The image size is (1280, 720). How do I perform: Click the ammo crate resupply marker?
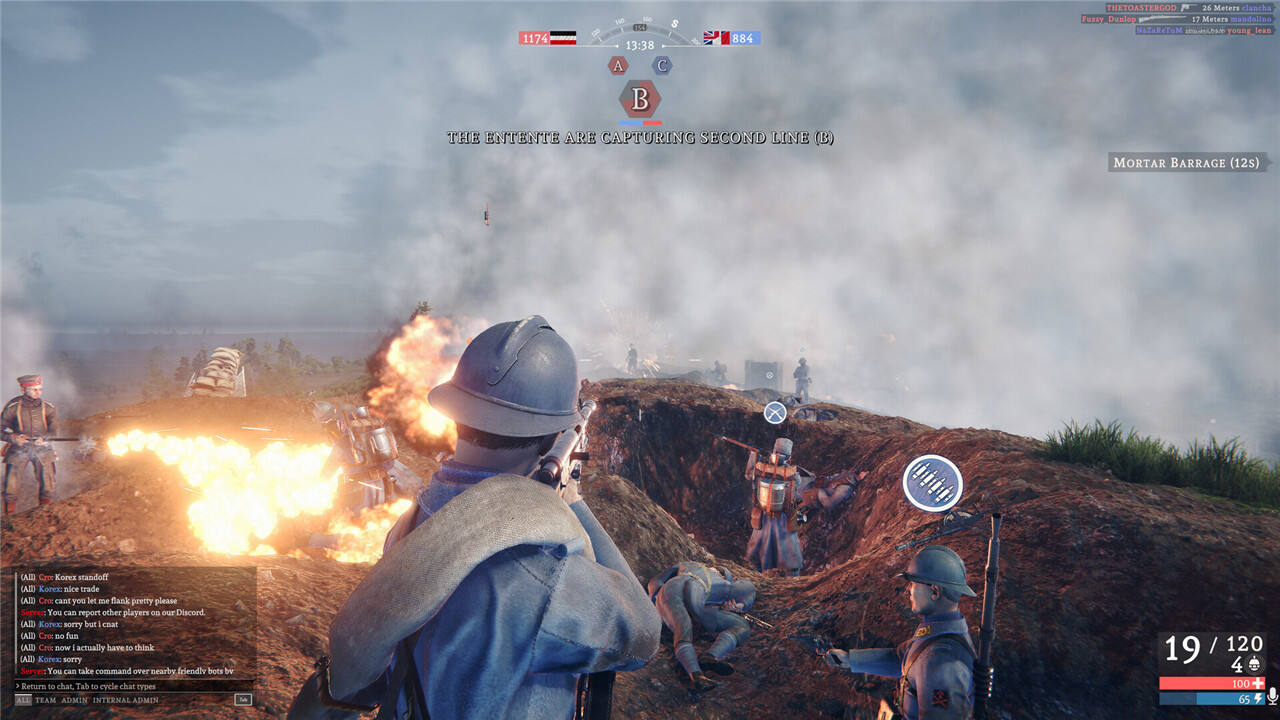tap(932, 483)
